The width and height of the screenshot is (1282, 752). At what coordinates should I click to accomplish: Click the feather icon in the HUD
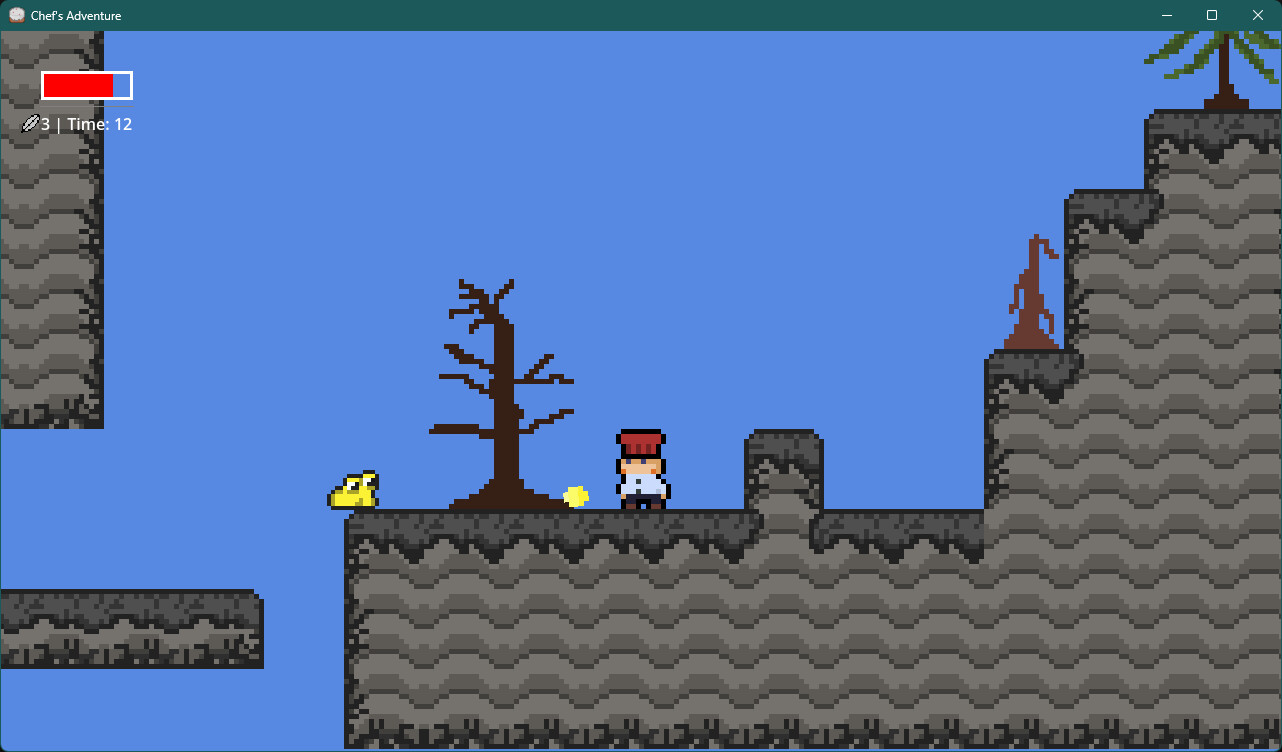coord(30,123)
